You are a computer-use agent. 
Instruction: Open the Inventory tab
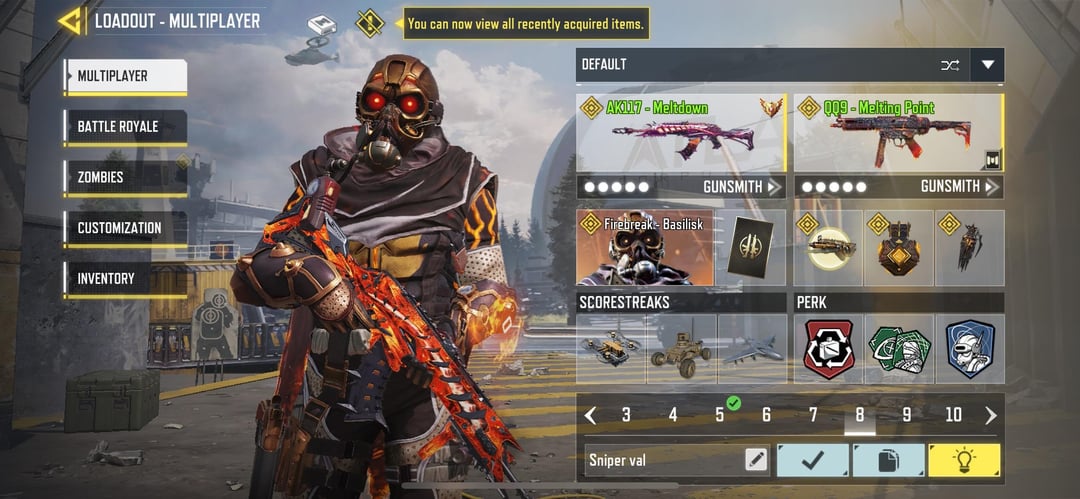pos(125,279)
